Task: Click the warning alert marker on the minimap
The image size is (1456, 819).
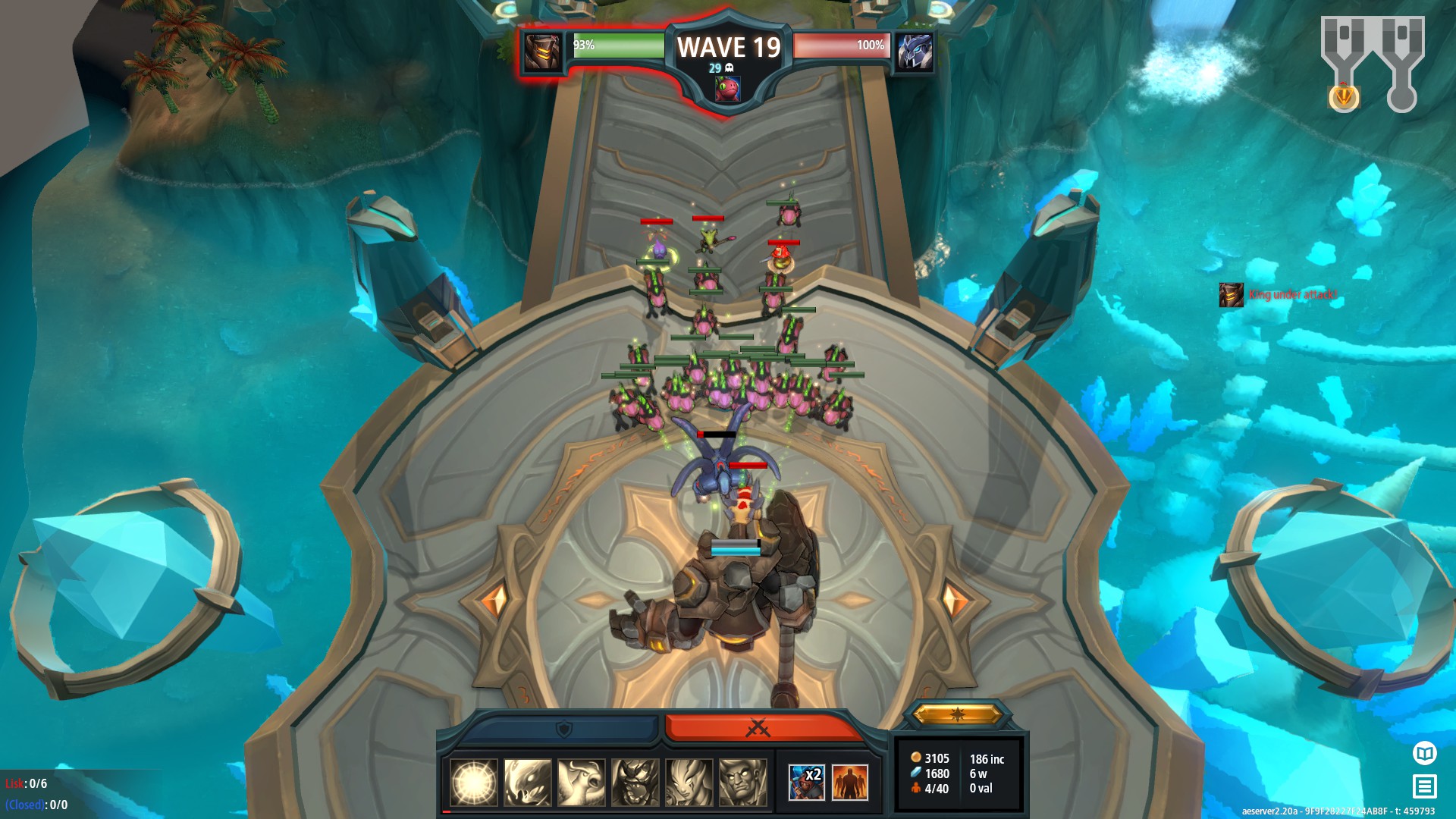Action: [1344, 96]
